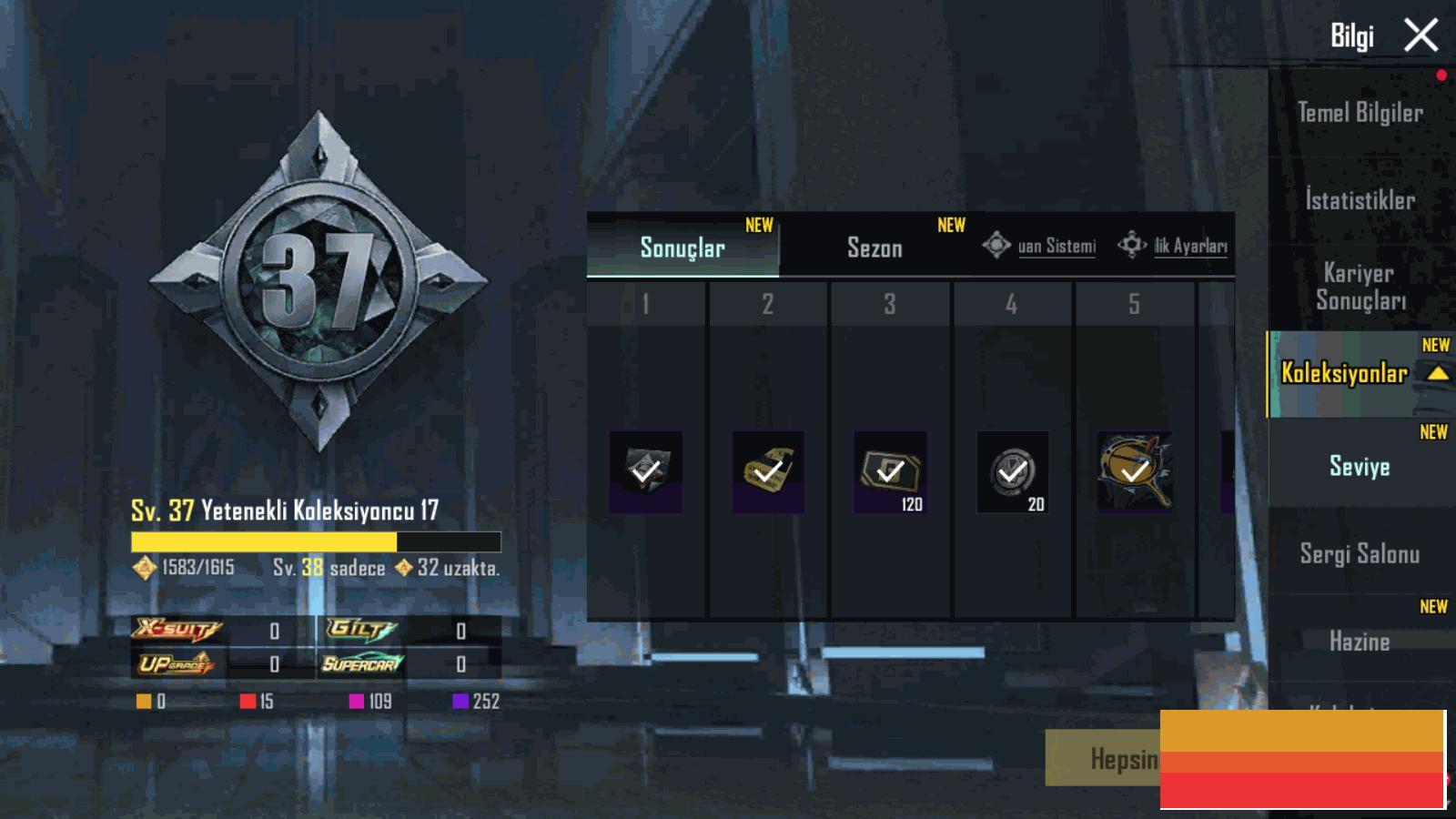Click the level 37 collector badge

318,280
